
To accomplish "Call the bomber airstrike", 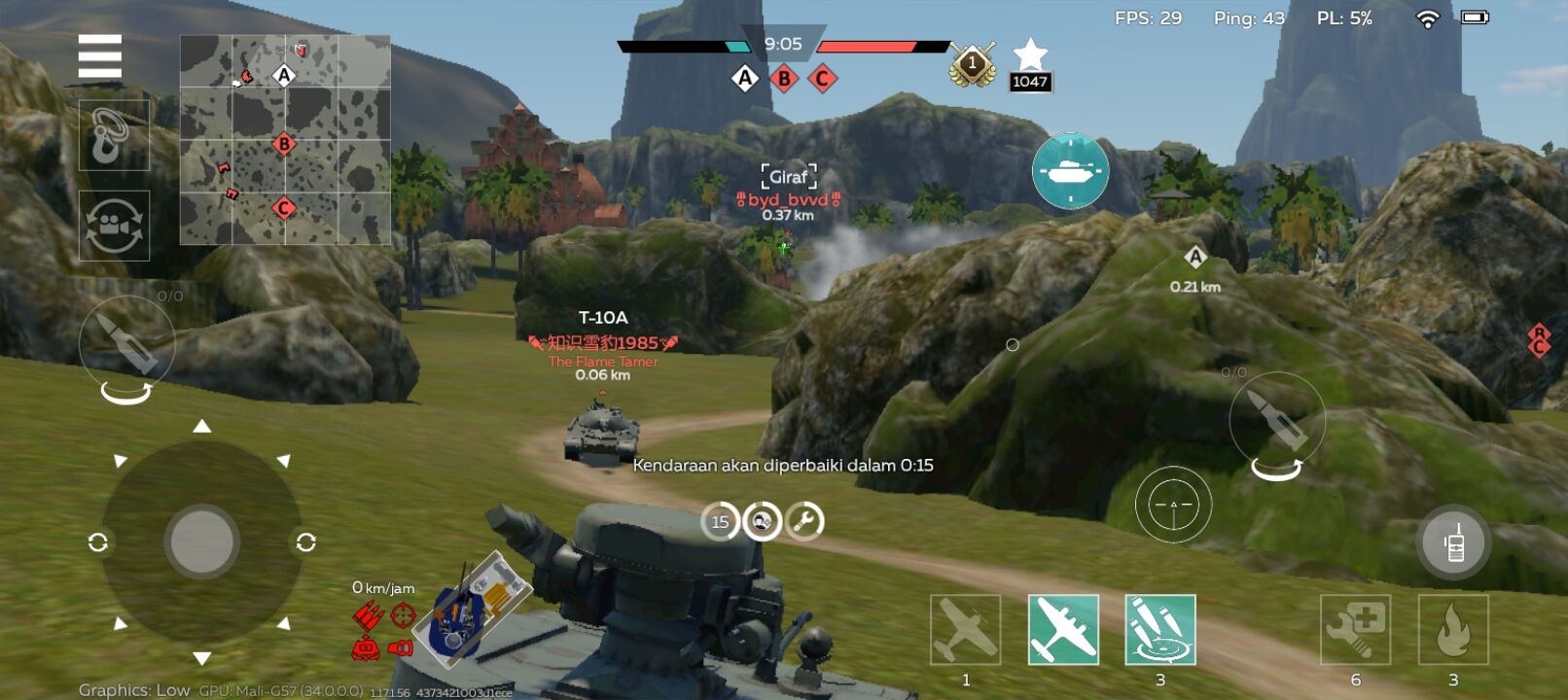I will pyautogui.click(x=1063, y=630).
